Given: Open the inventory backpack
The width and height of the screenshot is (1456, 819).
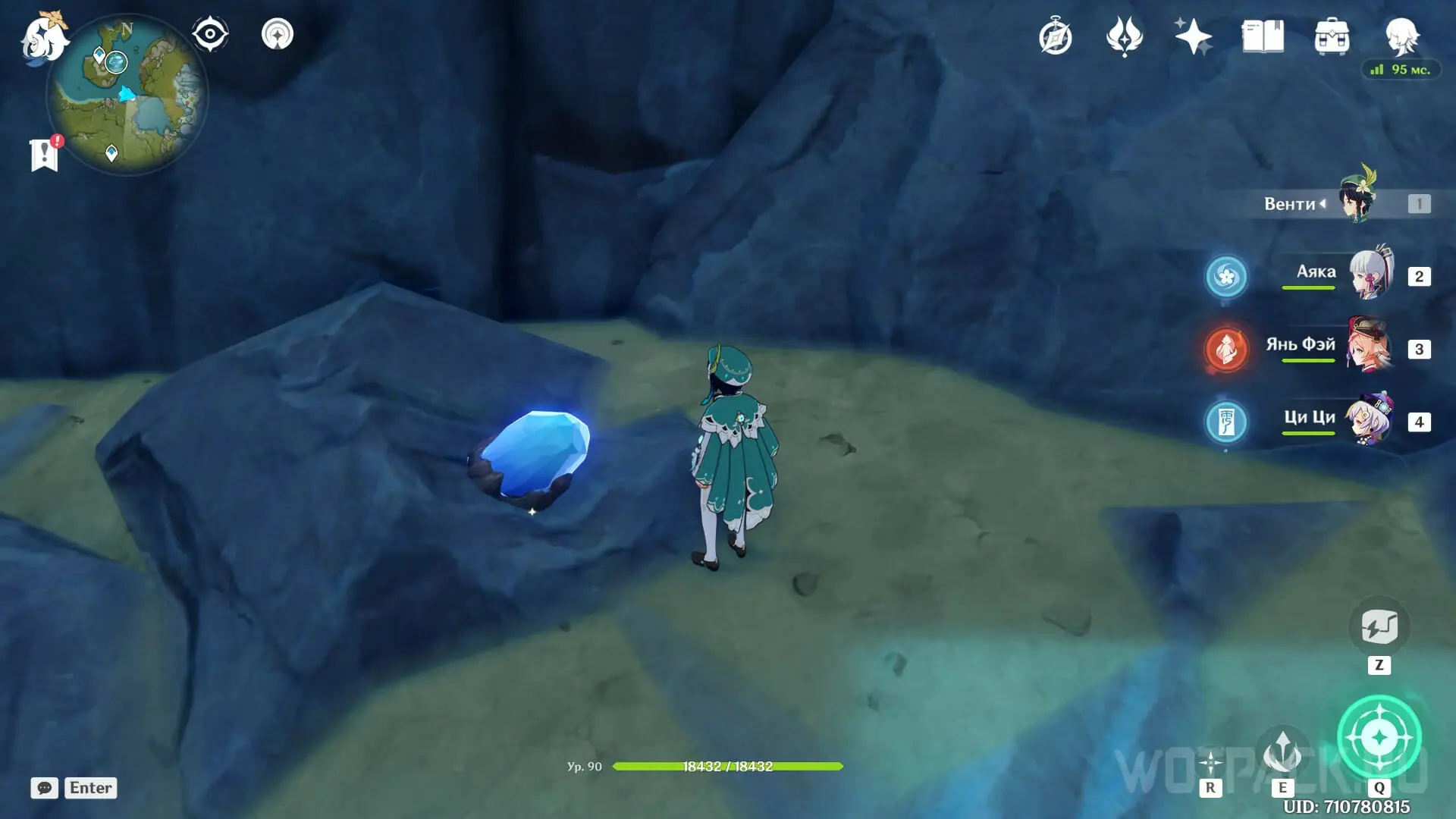Looking at the screenshot, I should point(1332,36).
